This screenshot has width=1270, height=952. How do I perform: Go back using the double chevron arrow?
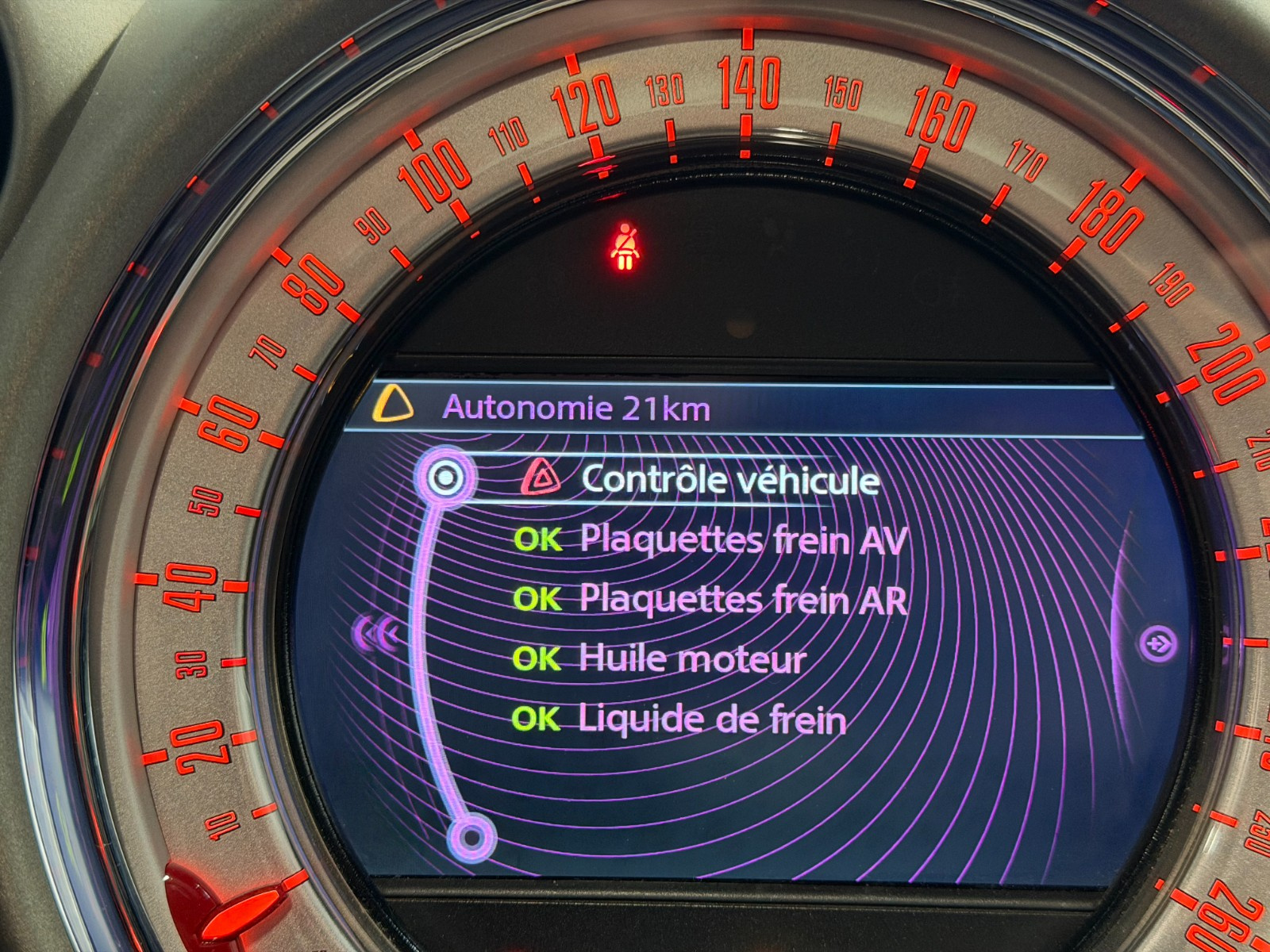[x=376, y=634]
